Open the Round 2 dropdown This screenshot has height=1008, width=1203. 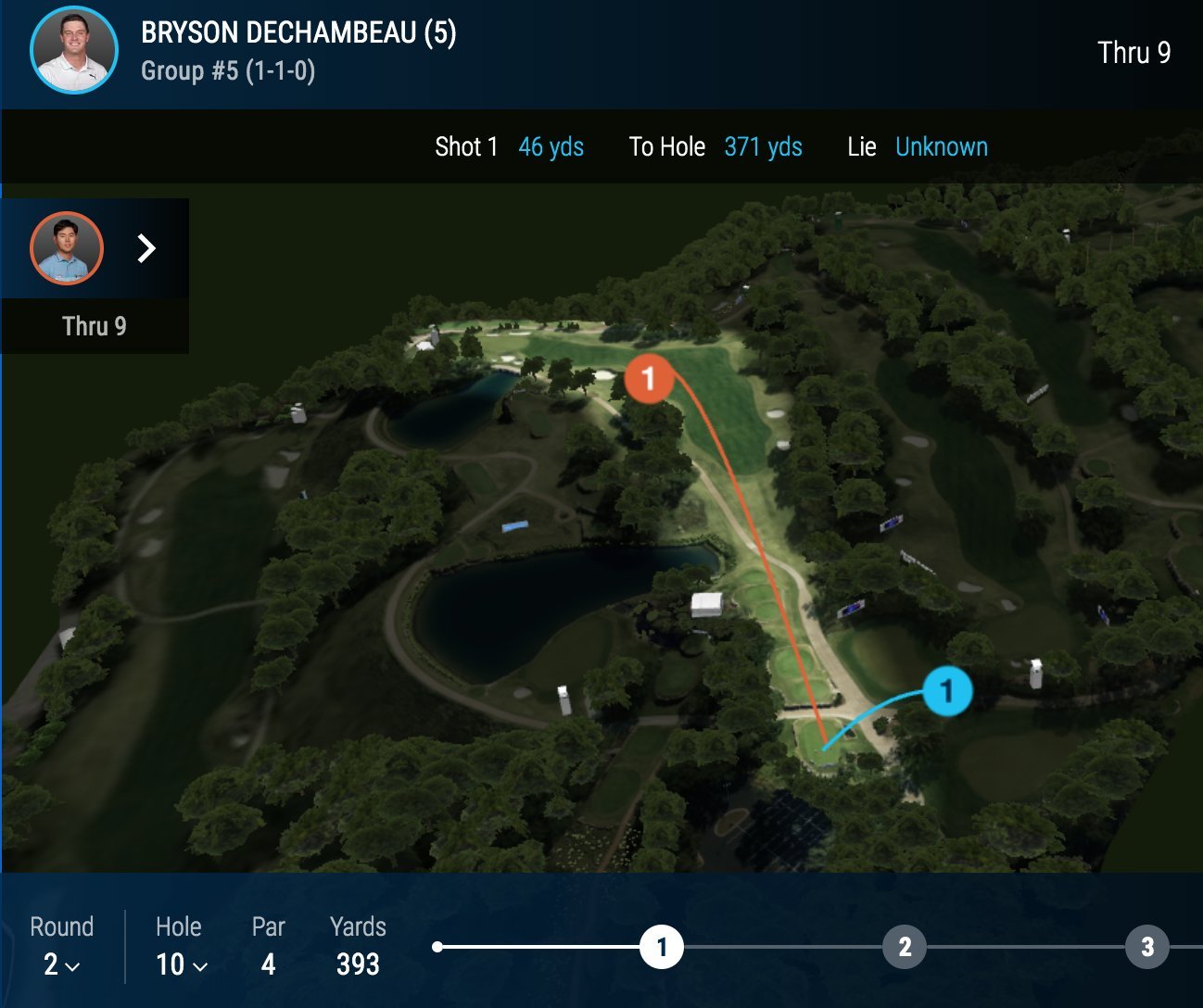coord(61,964)
